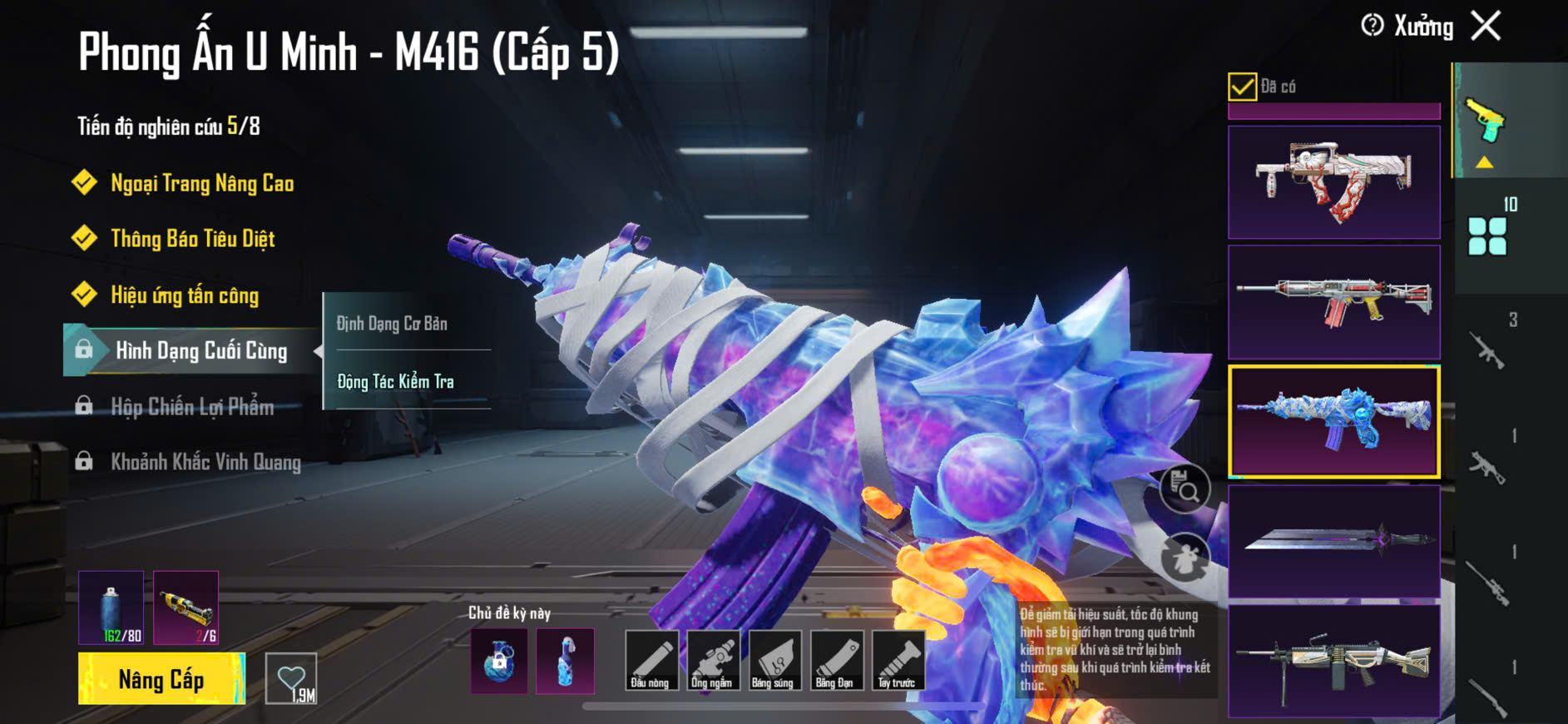Viewport: 1568px width, 724px height.
Task: Toggle the Đã có owned checkbox
Action: point(1242,87)
